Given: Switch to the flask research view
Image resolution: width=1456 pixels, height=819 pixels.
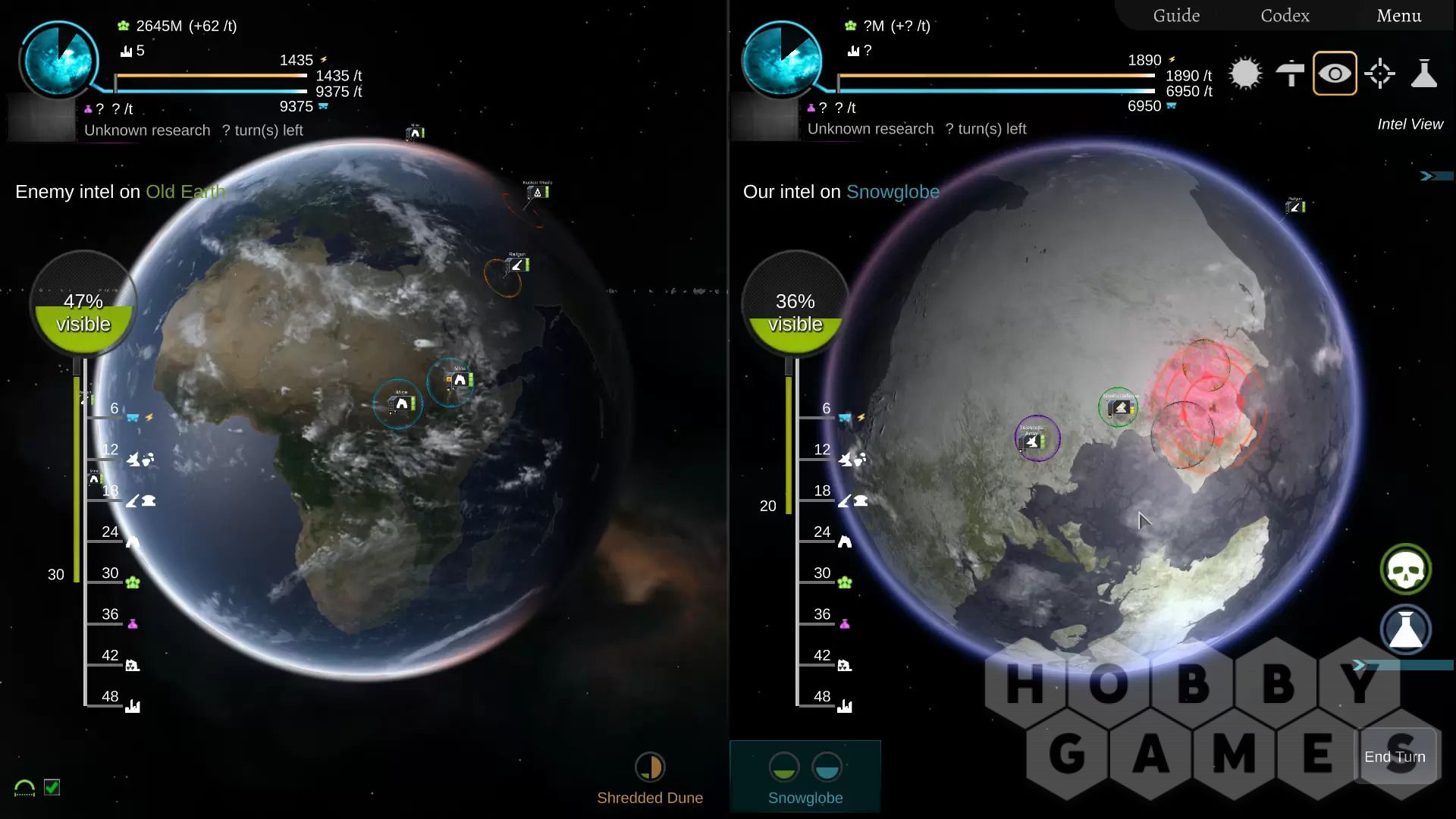Looking at the screenshot, I should pyautogui.click(x=1424, y=74).
